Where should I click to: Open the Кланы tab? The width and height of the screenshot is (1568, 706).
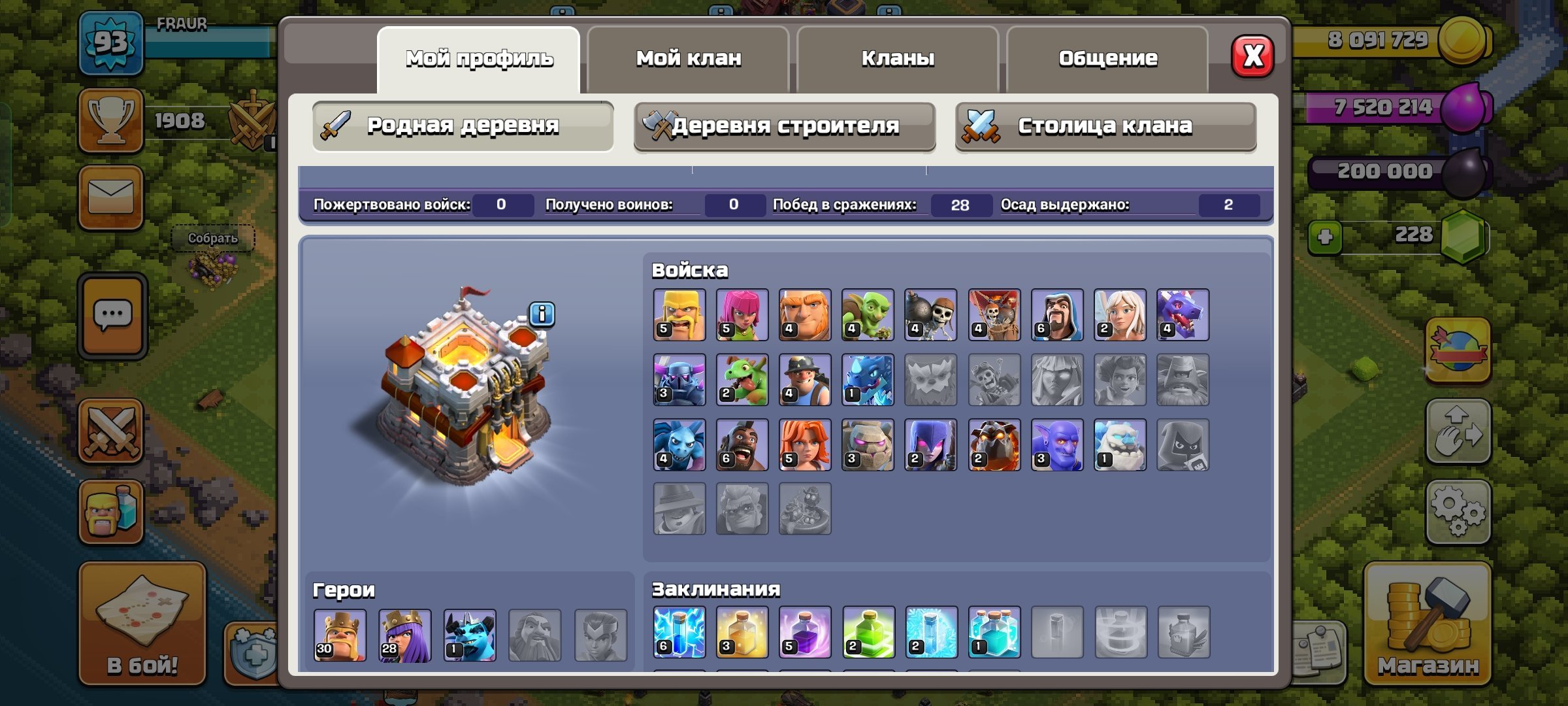point(897,58)
